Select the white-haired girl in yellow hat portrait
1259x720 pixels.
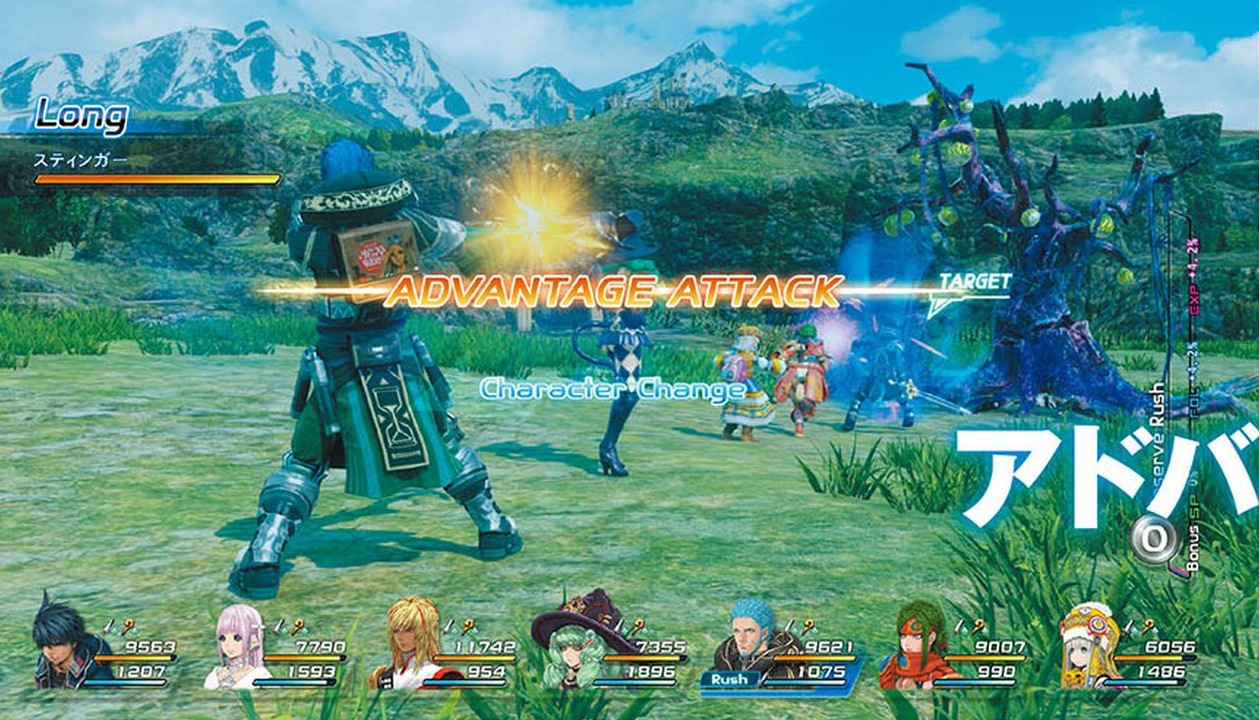(x=1090, y=647)
